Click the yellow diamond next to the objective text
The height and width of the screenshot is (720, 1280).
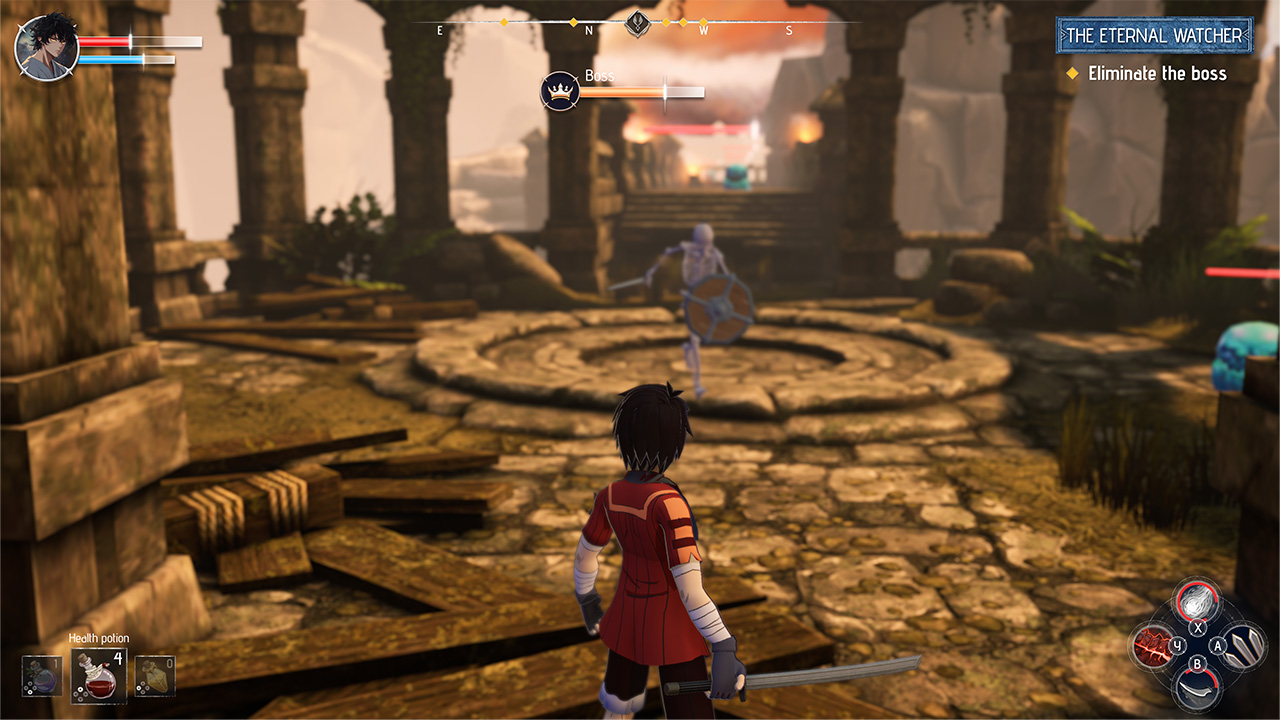point(1072,73)
